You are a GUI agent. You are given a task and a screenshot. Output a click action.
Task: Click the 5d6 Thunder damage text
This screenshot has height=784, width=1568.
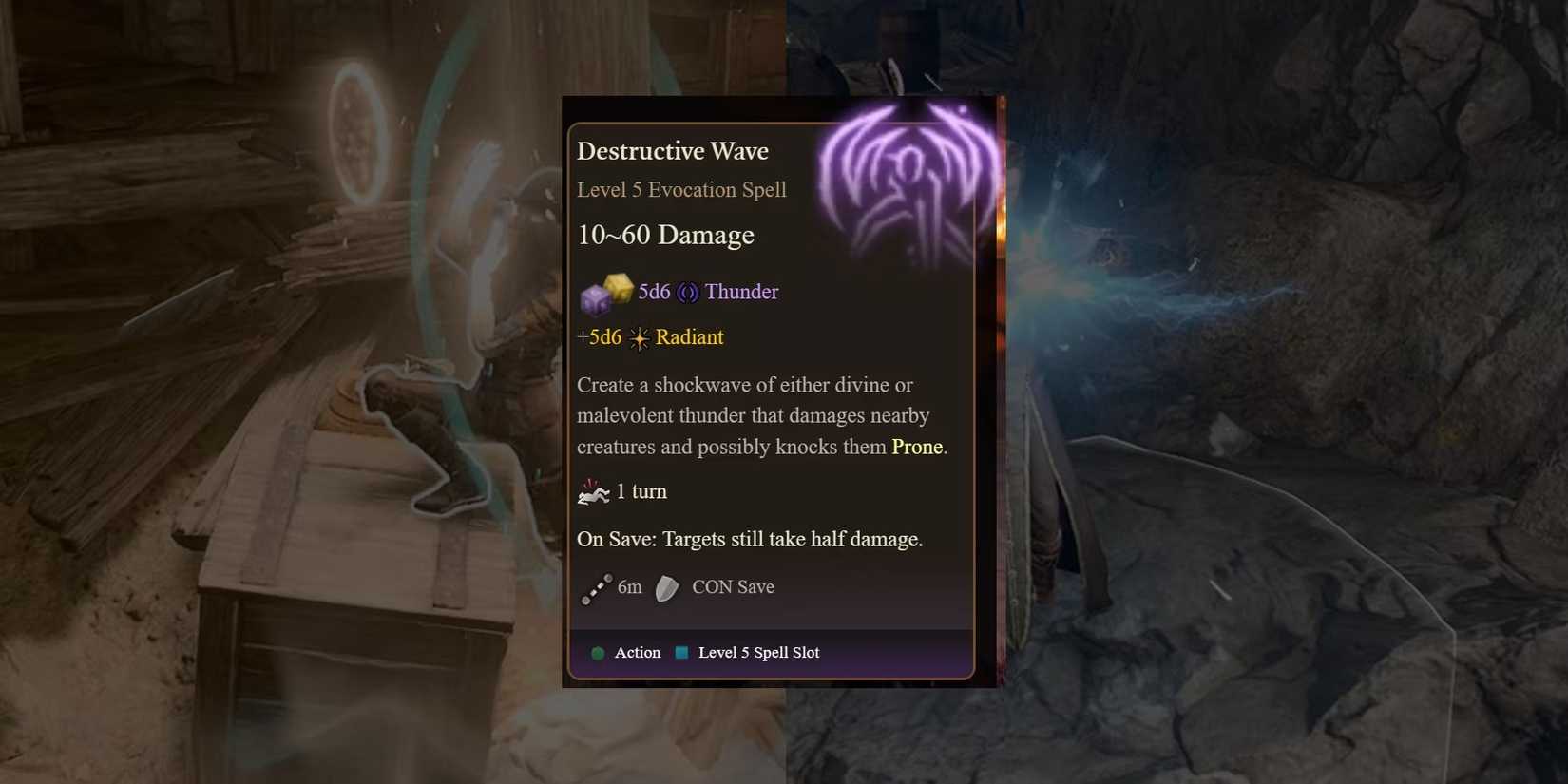pyautogui.click(x=654, y=292)
